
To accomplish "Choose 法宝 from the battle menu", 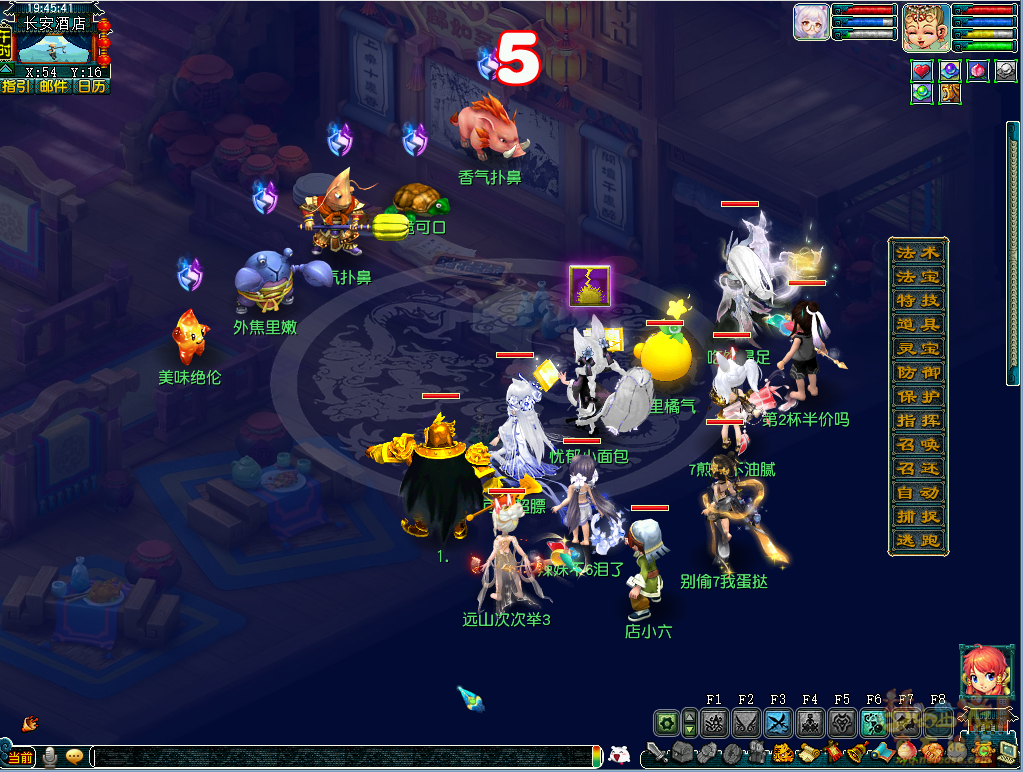I will point(917,277).
